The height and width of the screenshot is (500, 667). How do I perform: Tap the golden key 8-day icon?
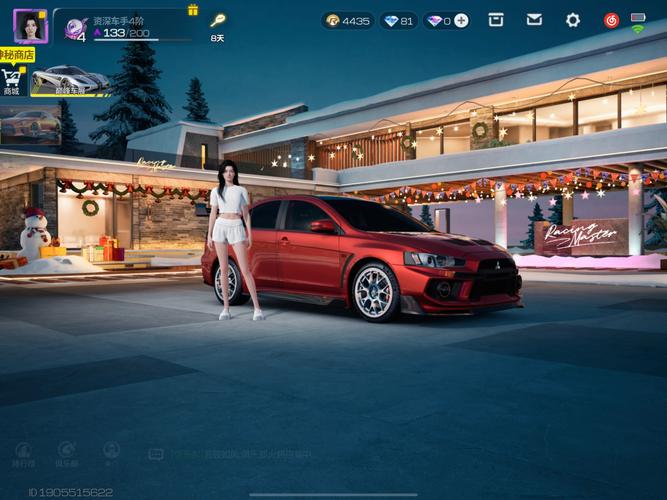click(x=217, y=21)
